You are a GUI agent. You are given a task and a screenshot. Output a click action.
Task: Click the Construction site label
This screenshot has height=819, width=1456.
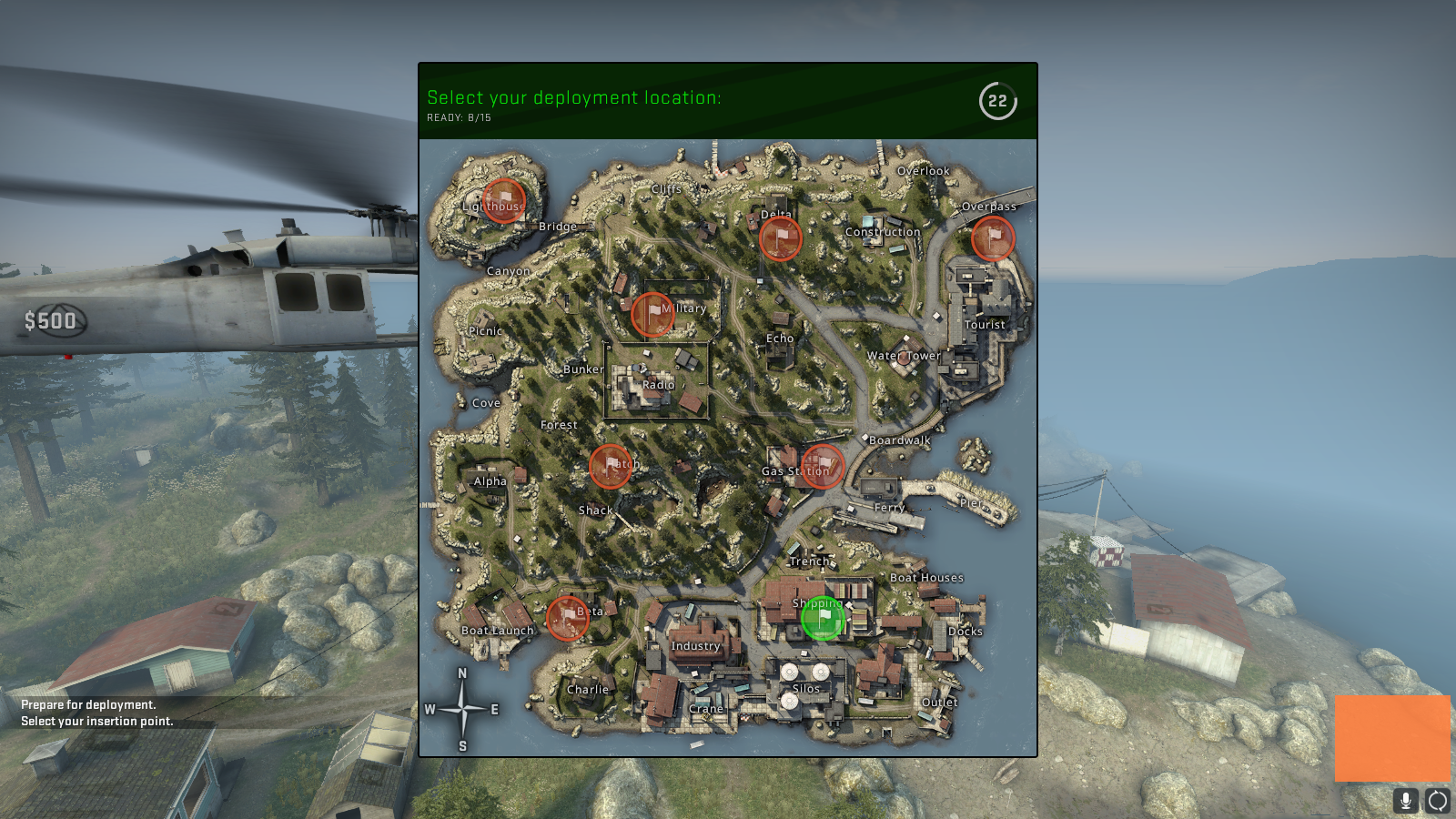click(x=884, y=232)
